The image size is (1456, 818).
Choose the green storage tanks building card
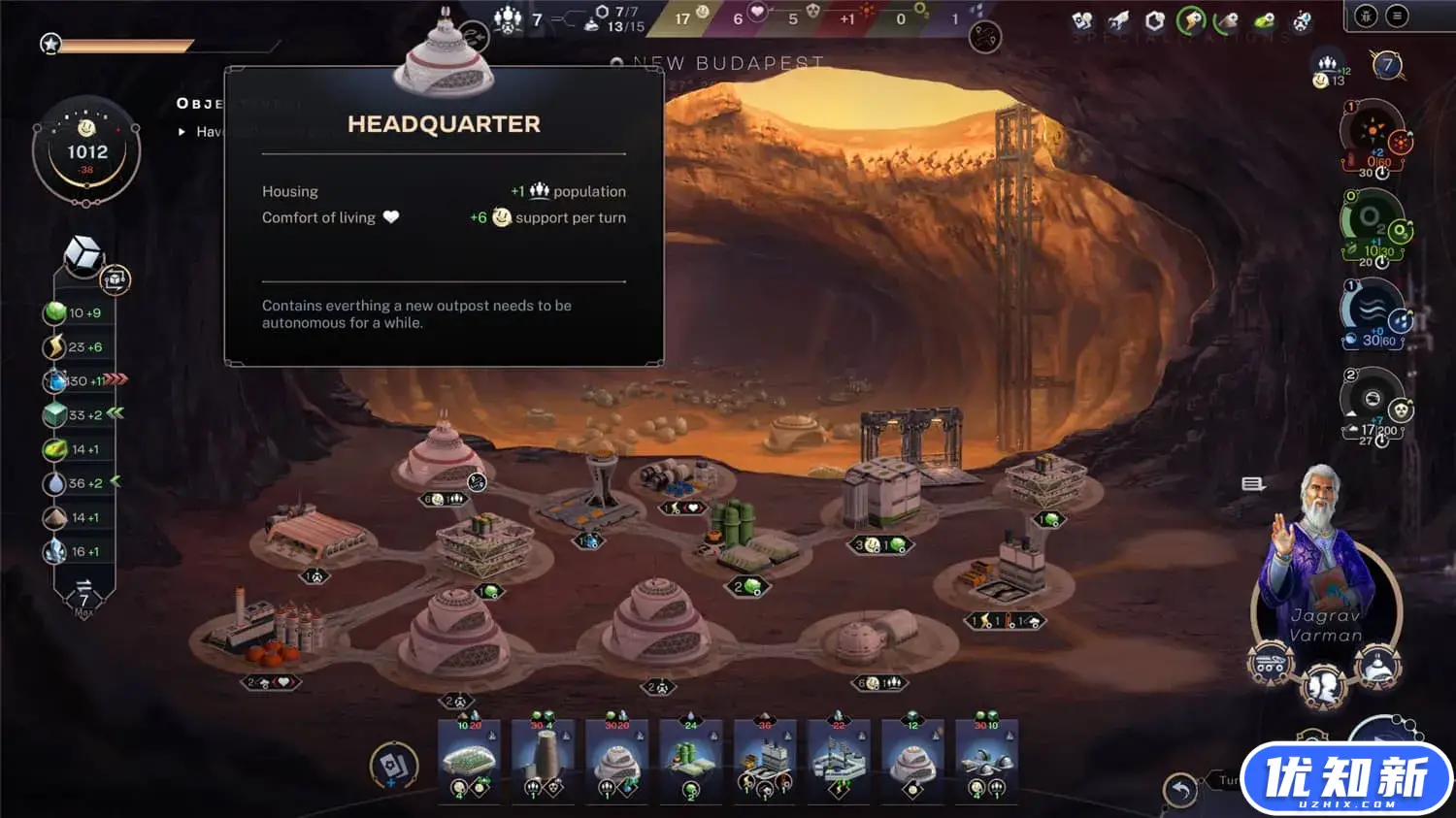[x=691, y=760]
